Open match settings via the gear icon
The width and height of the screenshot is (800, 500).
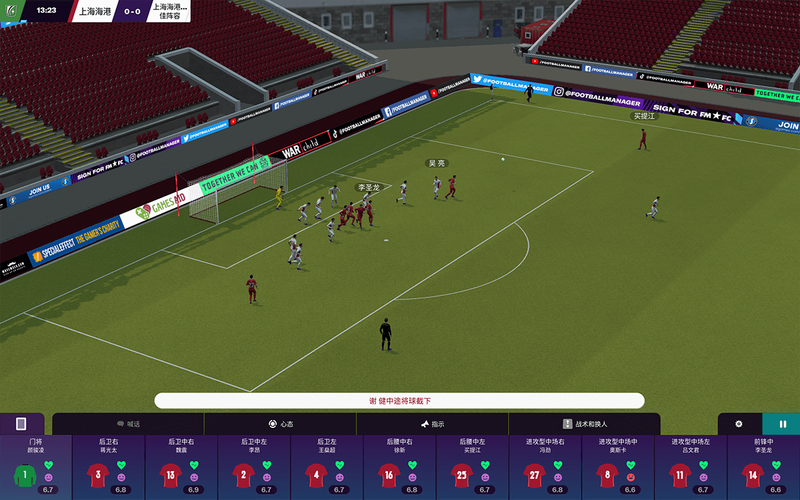[x=739, y=424]
